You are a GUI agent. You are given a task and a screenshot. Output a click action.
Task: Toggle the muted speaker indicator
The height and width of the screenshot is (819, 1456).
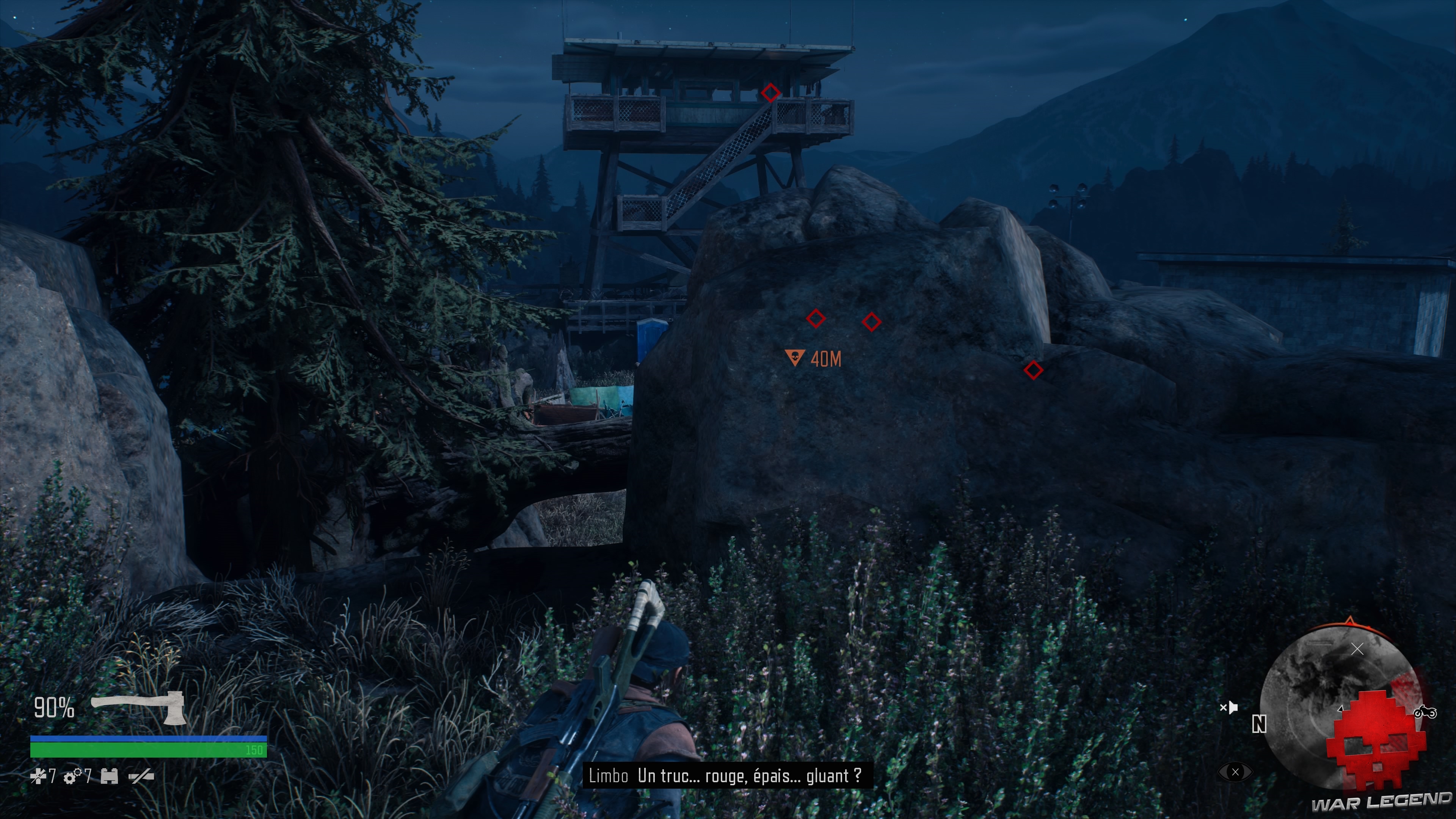1230,707
